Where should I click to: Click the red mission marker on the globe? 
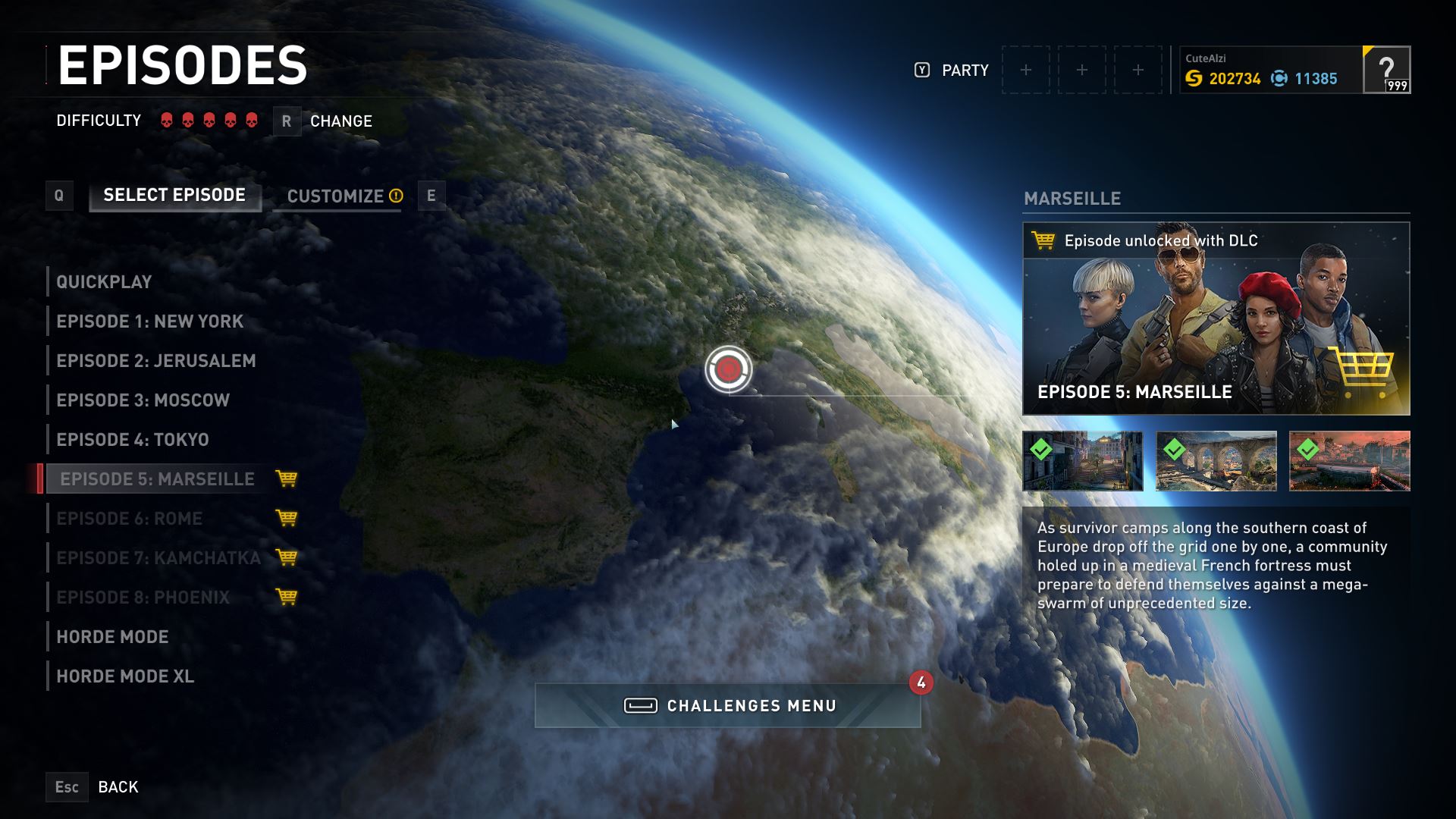(729, 368)
